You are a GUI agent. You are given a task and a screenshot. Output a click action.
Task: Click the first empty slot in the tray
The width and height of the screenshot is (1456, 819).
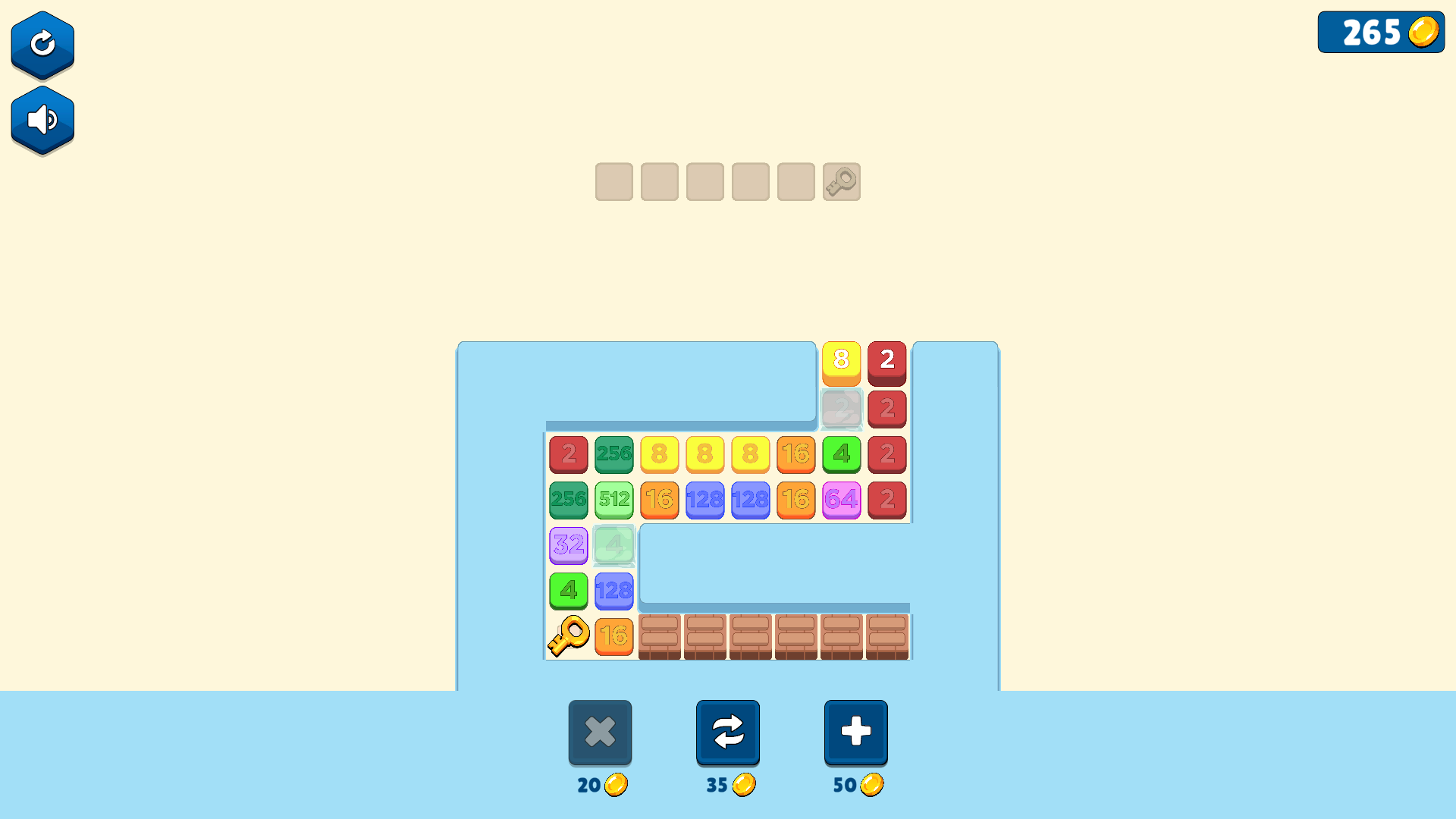(x=613, y=182)
